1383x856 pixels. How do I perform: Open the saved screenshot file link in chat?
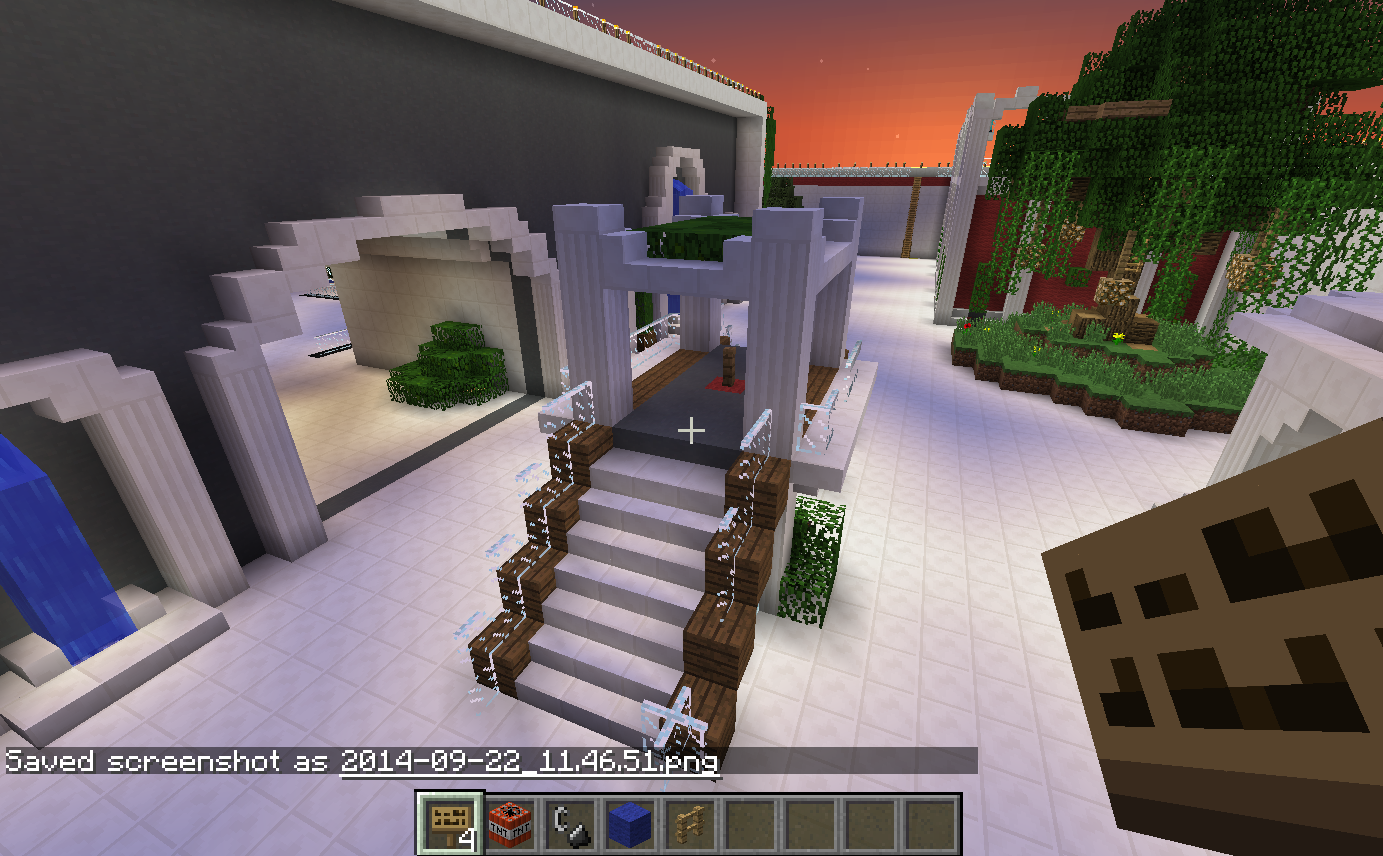(x=529, y=762)
